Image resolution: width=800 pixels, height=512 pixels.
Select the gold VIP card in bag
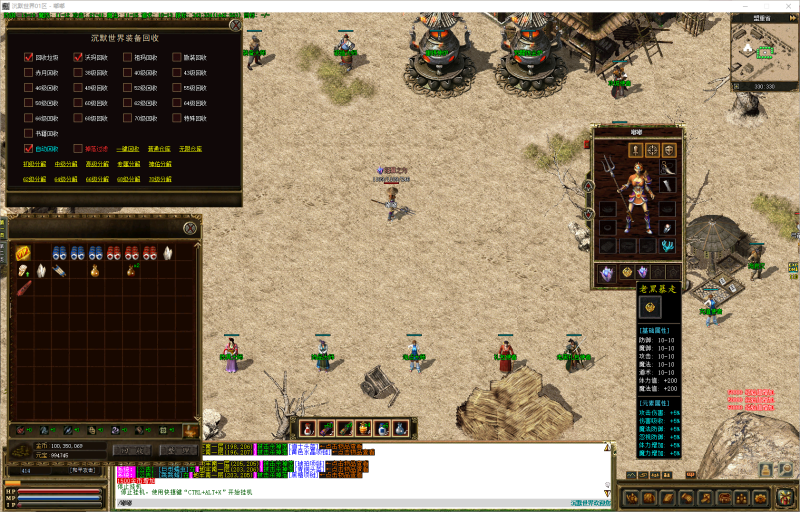(x=22, y=253)
